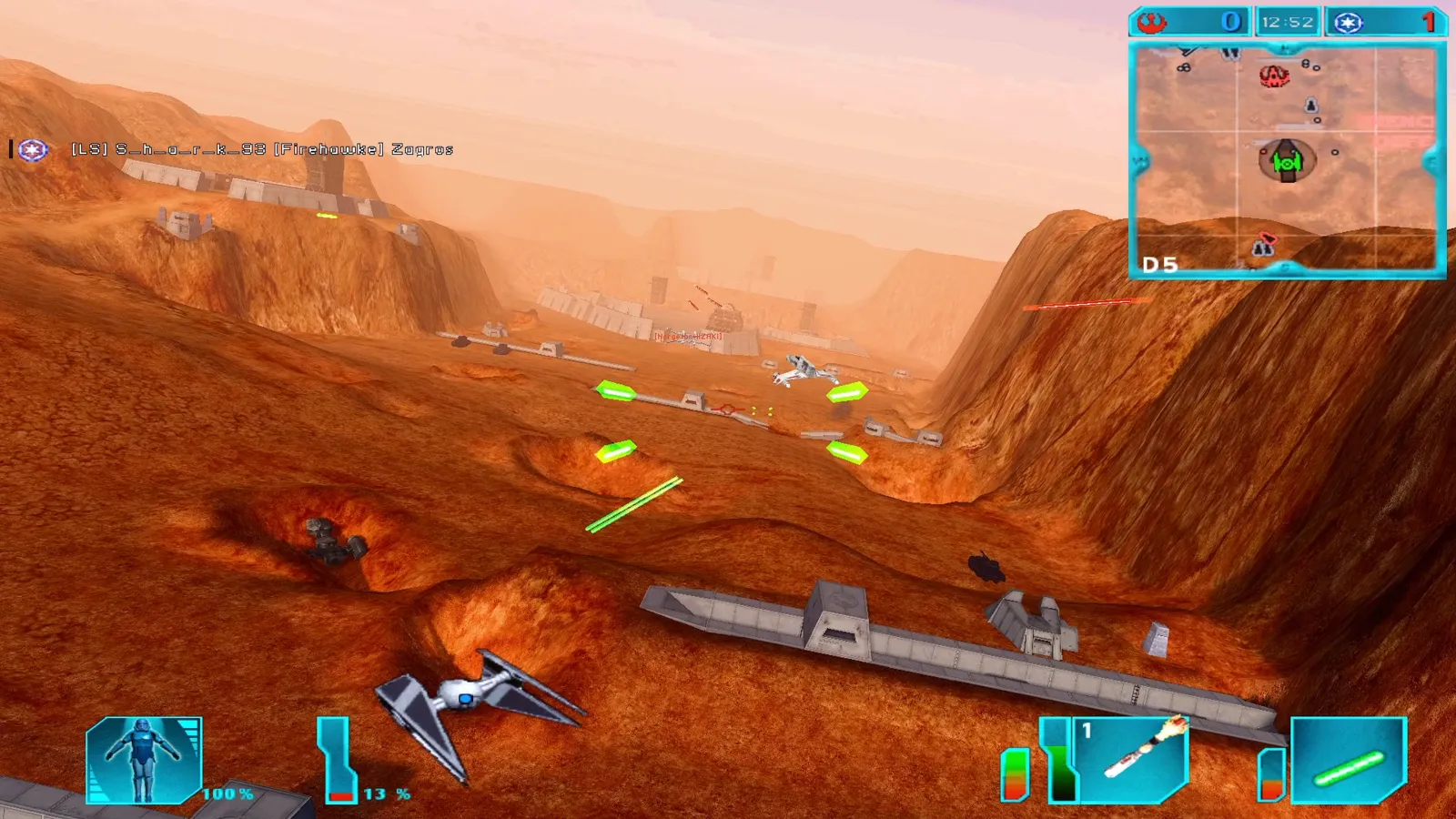Click the Rebel Alliance team emblem
Viewport: 1456px width, 819px height.
click(x=1152, y=22)
